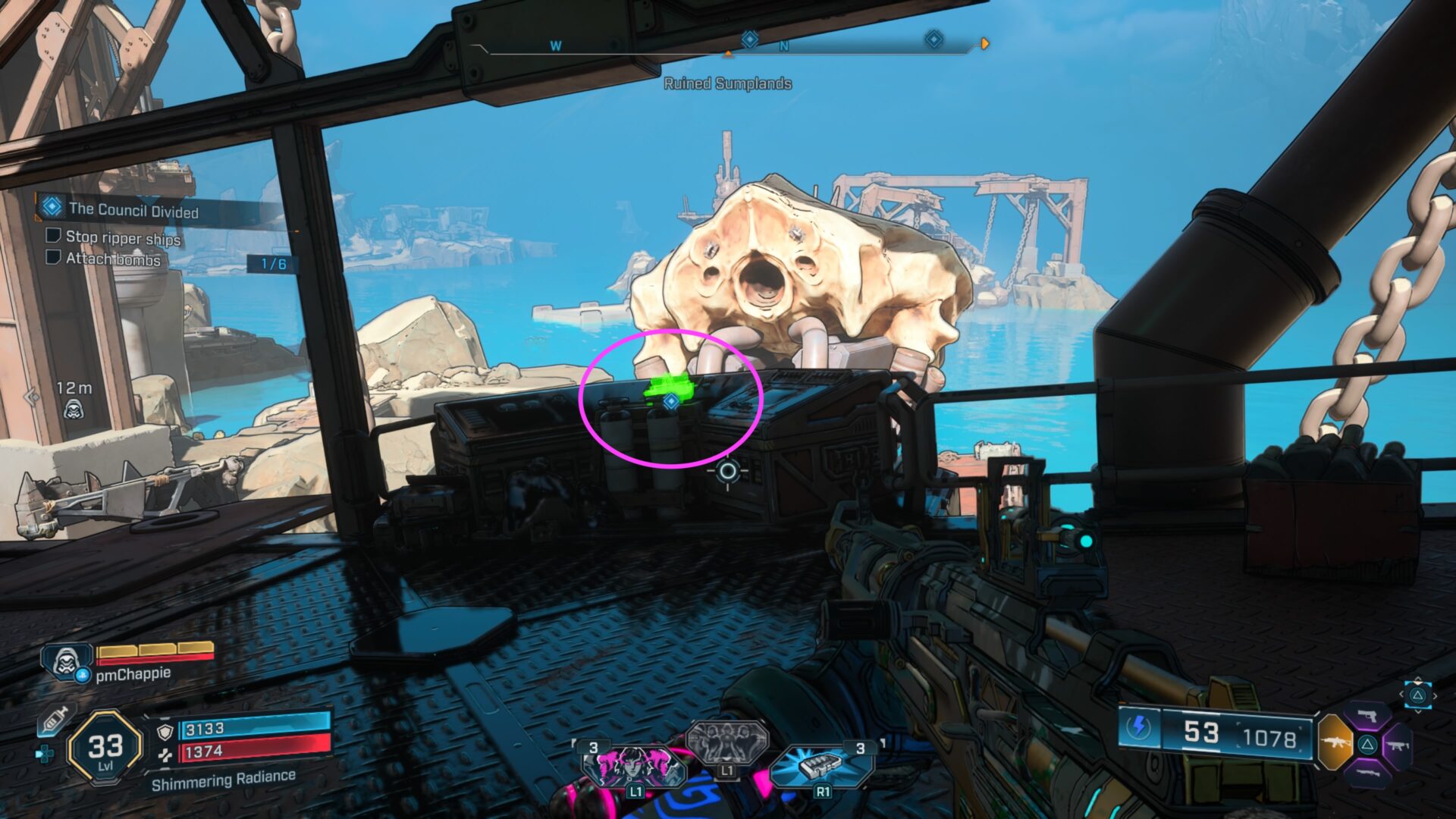Select the SMG icon in the weapon wheel
Screen dimensions: 1456x819
pos(1399,746)
